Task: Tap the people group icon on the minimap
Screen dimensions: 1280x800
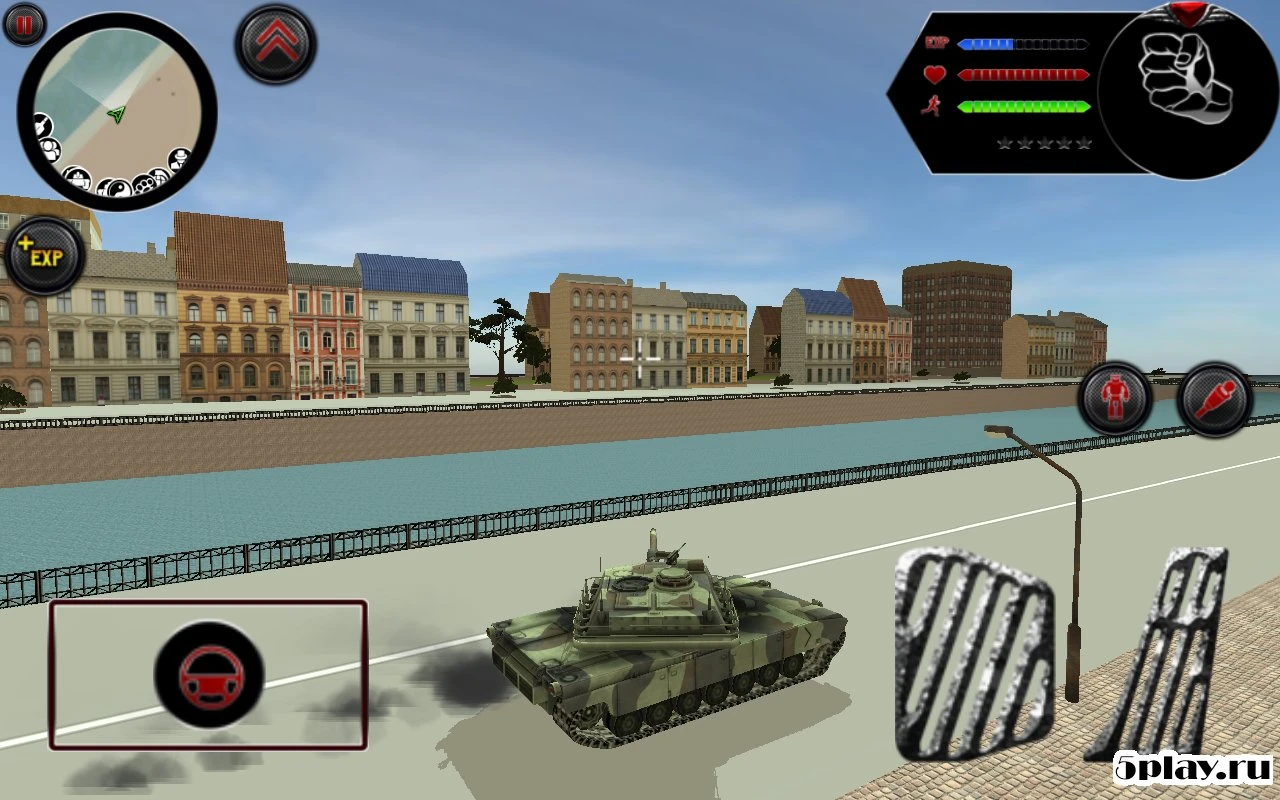Action: pyautogui.click(x=52, y=149)
